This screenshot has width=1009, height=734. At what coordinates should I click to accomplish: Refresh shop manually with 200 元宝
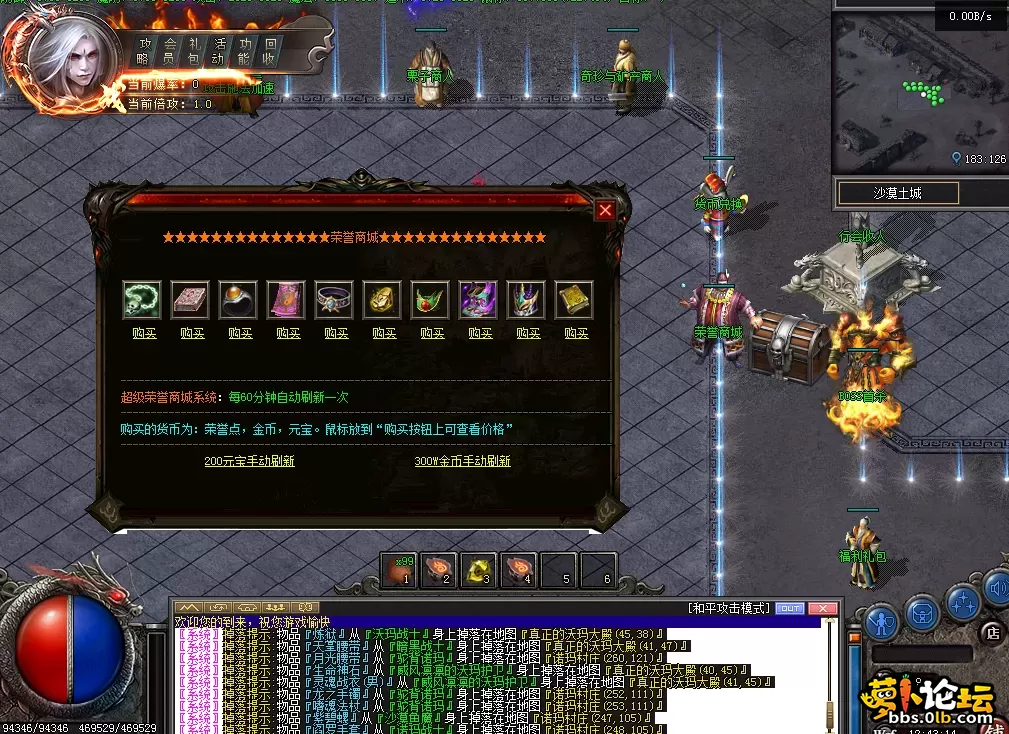[249, 461]
